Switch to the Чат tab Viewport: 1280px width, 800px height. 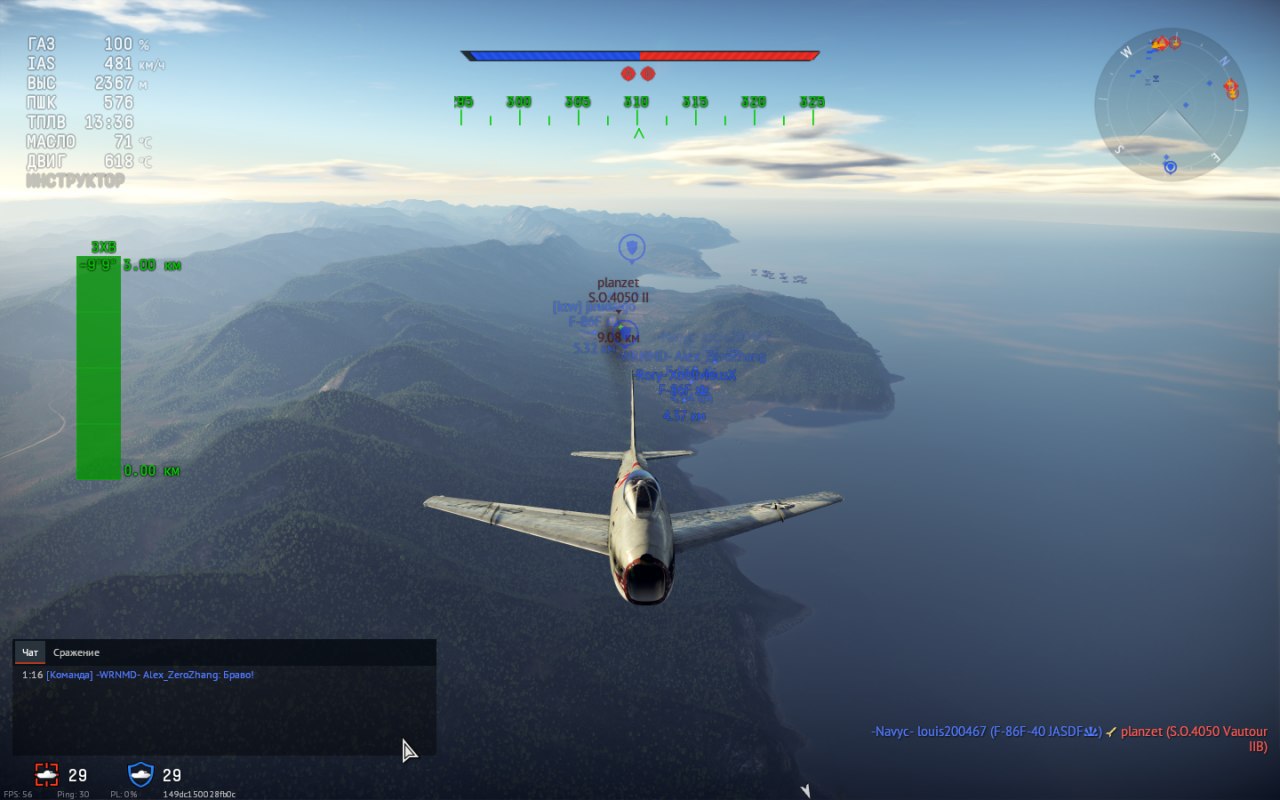(30, 653)
